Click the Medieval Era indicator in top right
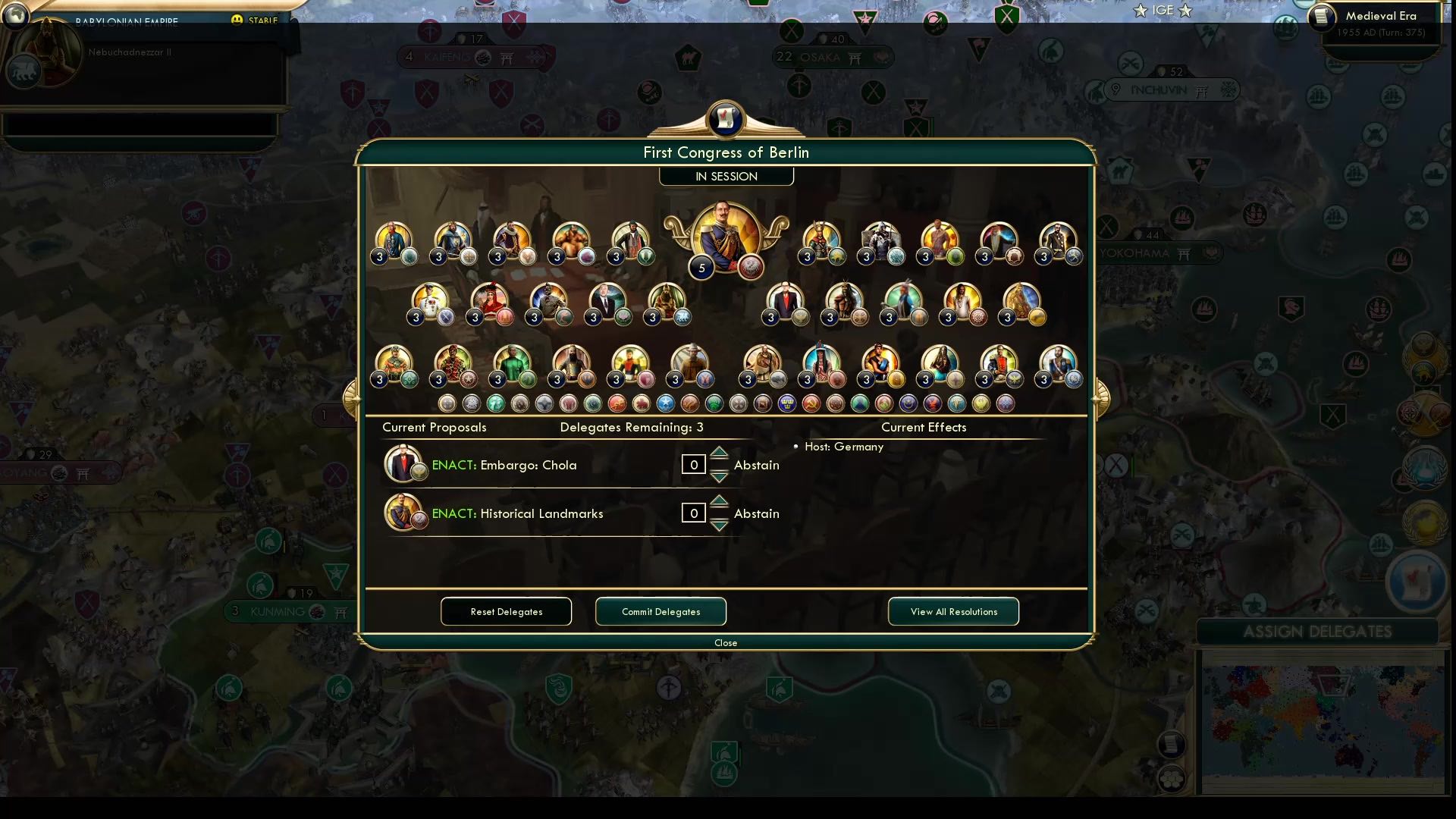Viewport: 1456px width, 819px height. click(x=1382, y=15)
